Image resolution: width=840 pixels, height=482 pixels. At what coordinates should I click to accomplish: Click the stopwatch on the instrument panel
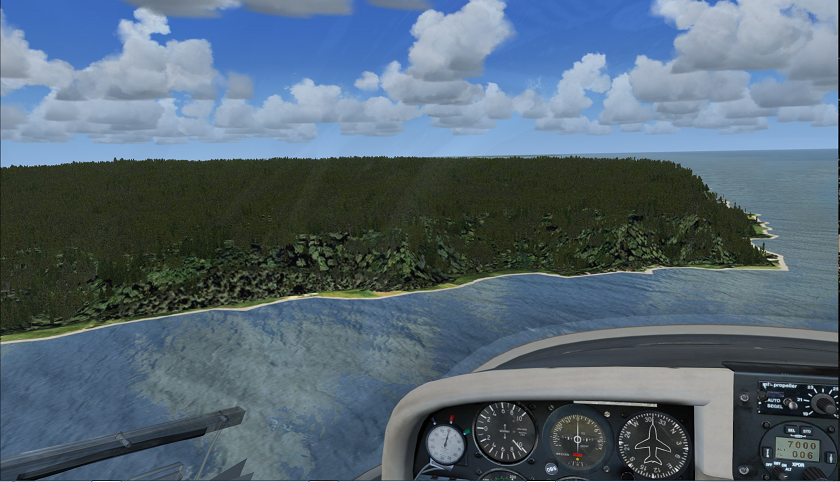coord(445,444)
